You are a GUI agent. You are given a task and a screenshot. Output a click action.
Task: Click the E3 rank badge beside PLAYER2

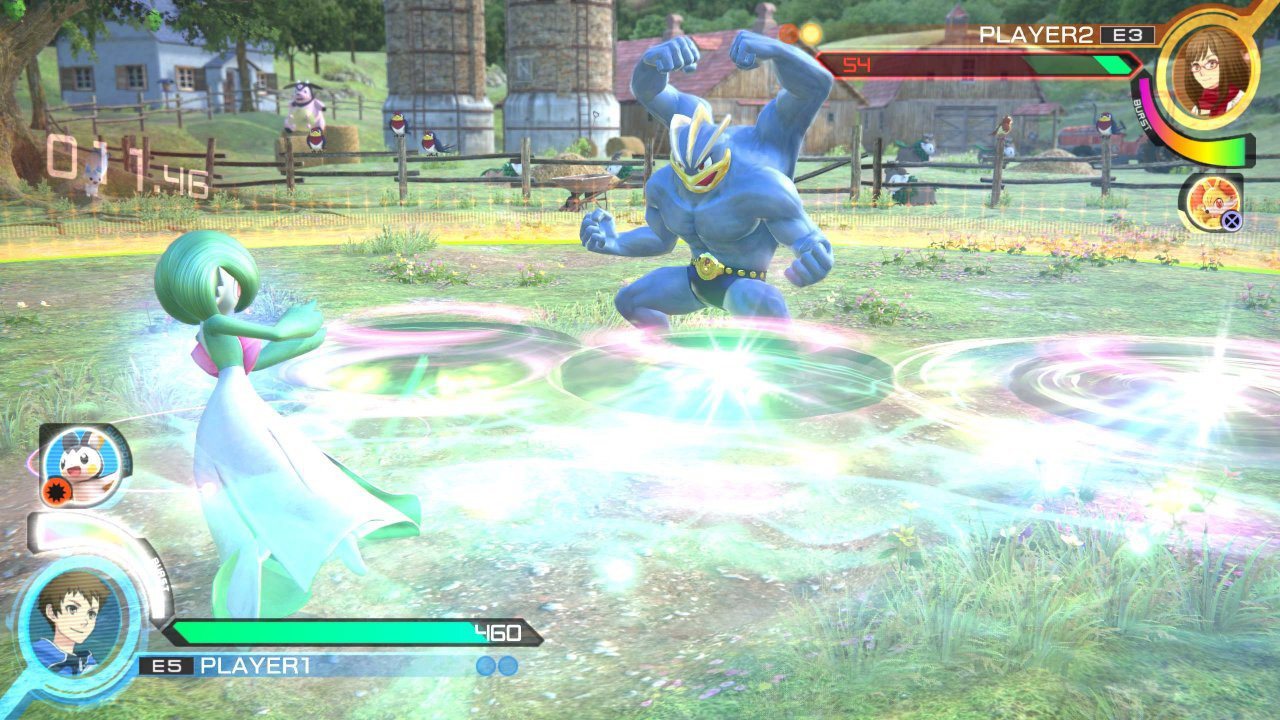(1126, 34)
